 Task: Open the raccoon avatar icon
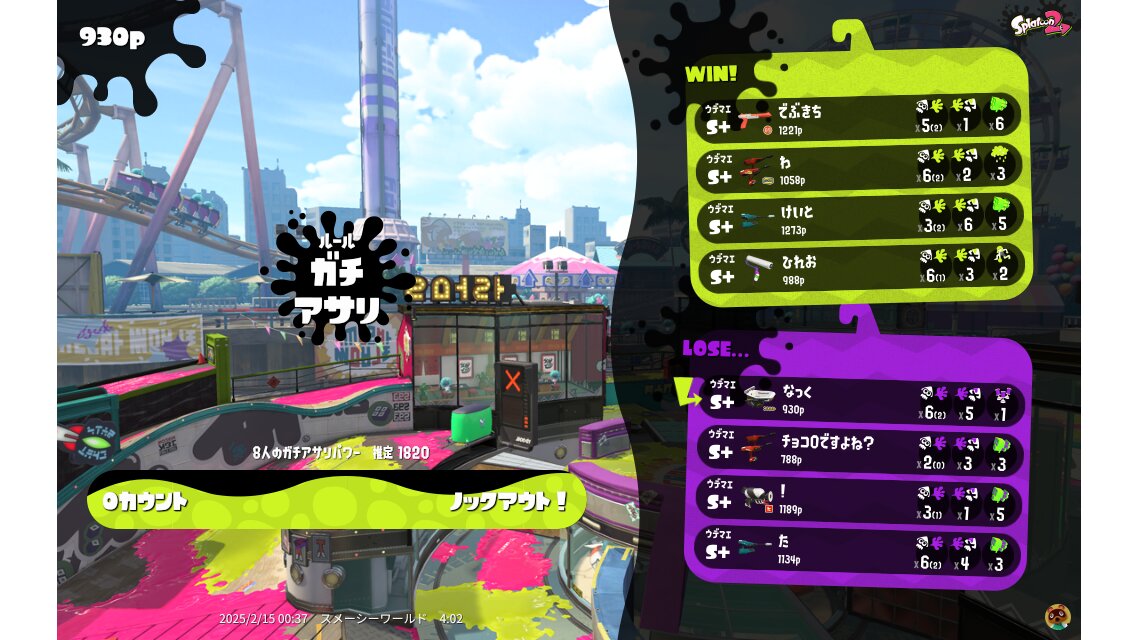pyautogui.click(x=1058, y=616)
